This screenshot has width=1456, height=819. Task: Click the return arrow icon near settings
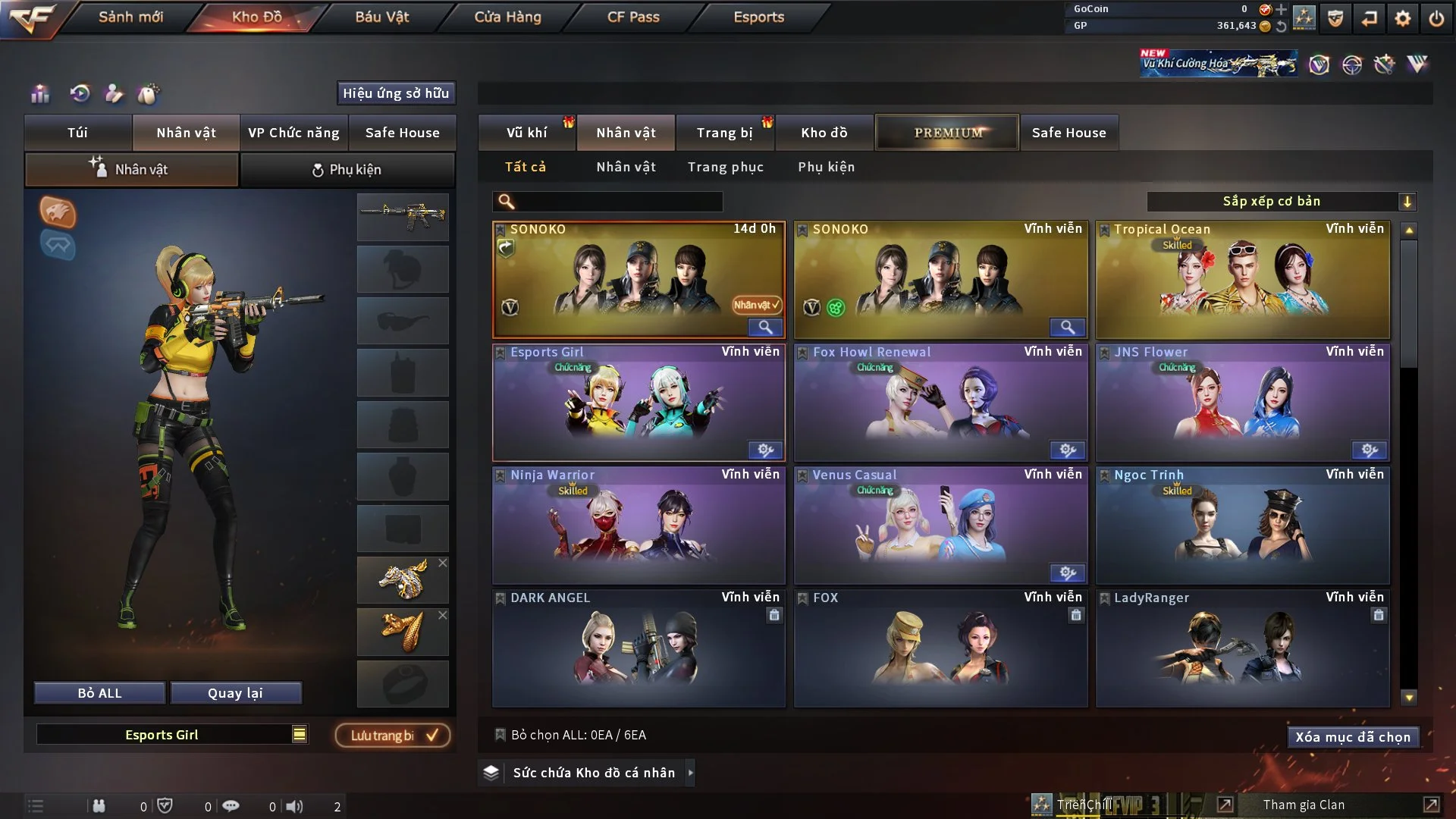pyautogui.click(x=1370, y=19)
